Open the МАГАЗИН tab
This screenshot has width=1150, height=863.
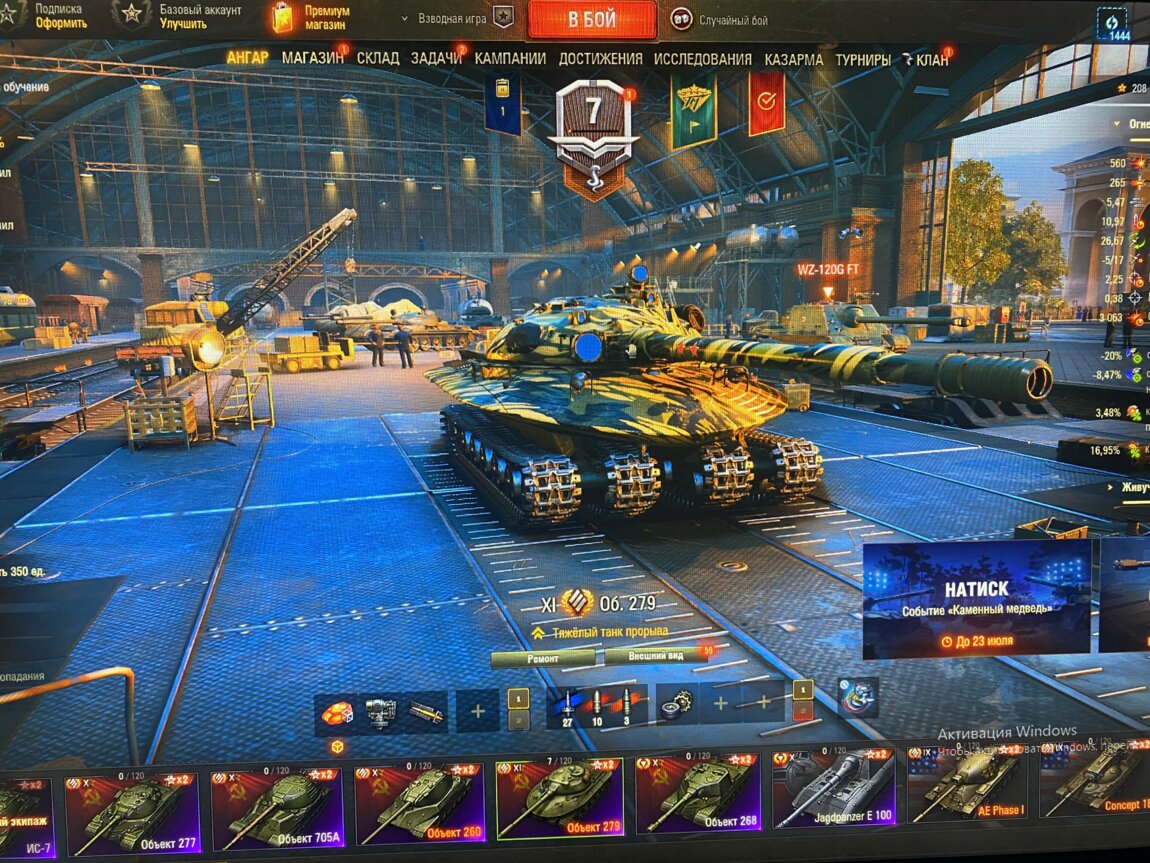point(312,59)
